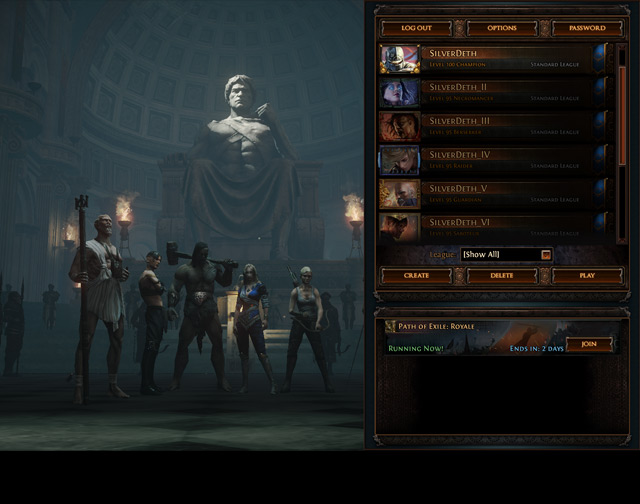
Task: Open the League filter dropdown
Action: coord(506,255)
